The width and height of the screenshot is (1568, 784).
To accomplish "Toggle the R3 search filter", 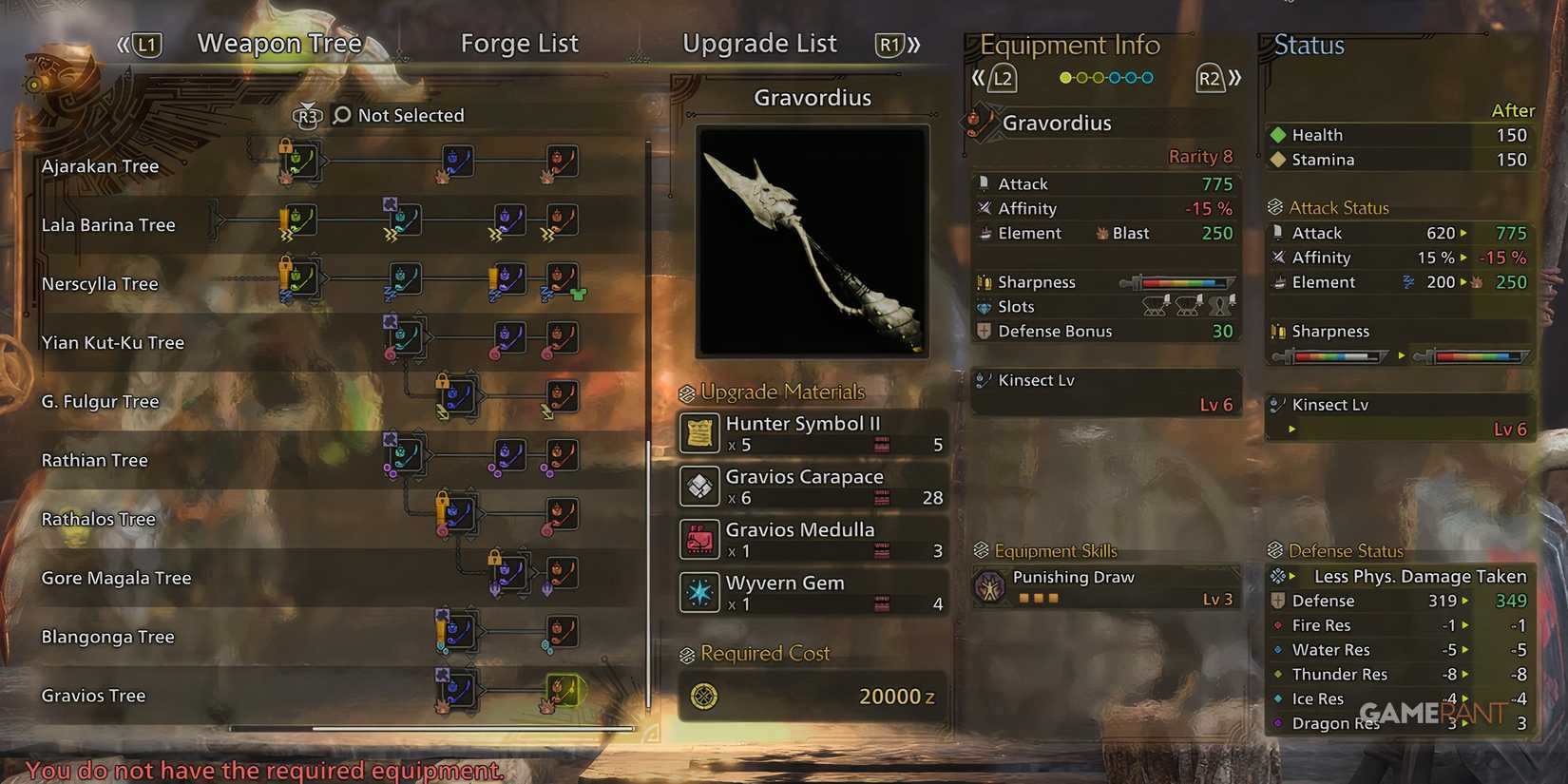I will tap(306, 115).
